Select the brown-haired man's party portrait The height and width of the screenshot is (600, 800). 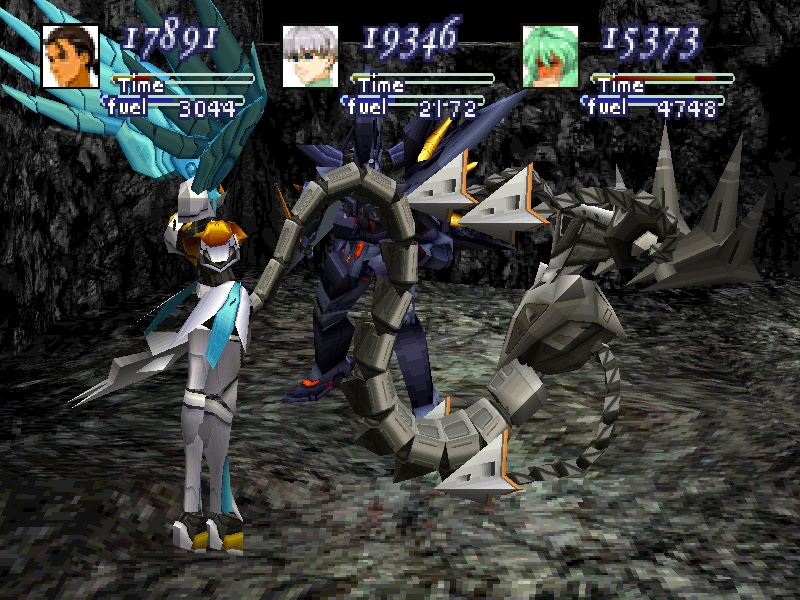point(71,56)
